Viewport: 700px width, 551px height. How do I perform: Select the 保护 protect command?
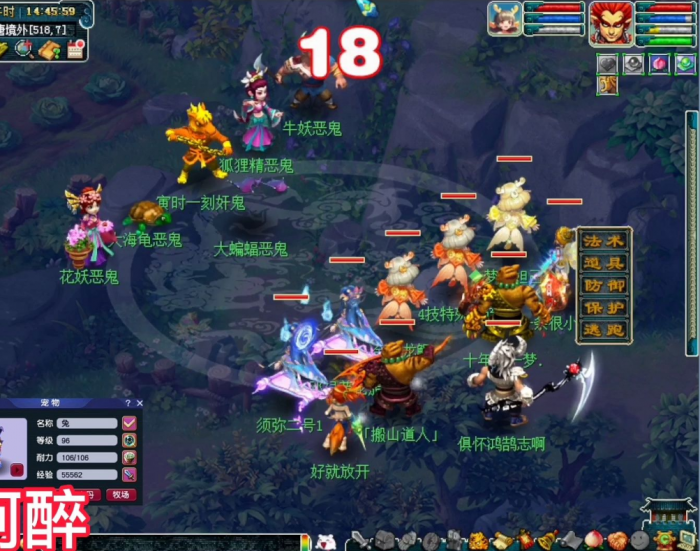603,305
